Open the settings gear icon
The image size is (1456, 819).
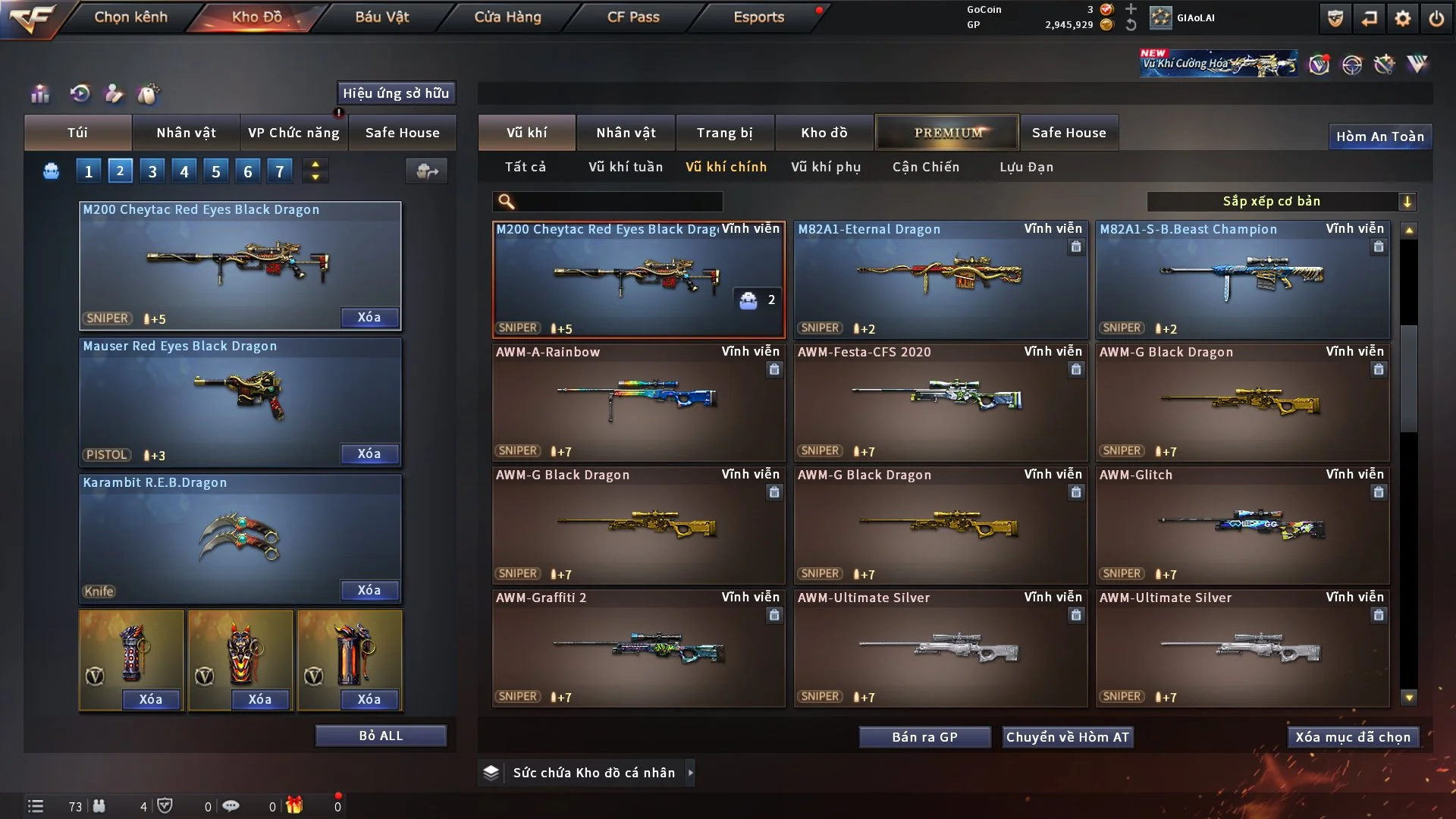1402,18
